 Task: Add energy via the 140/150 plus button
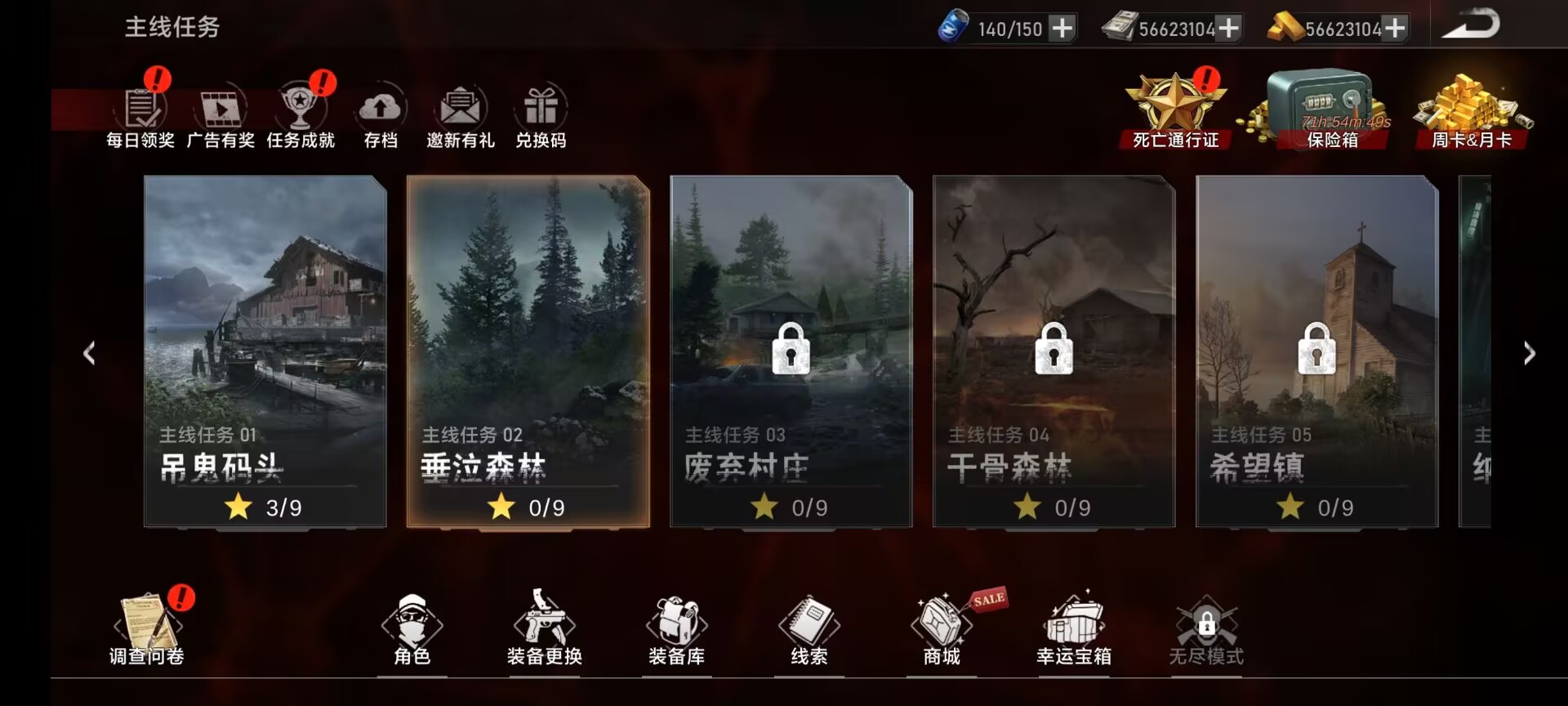(x=1061, y=29)
